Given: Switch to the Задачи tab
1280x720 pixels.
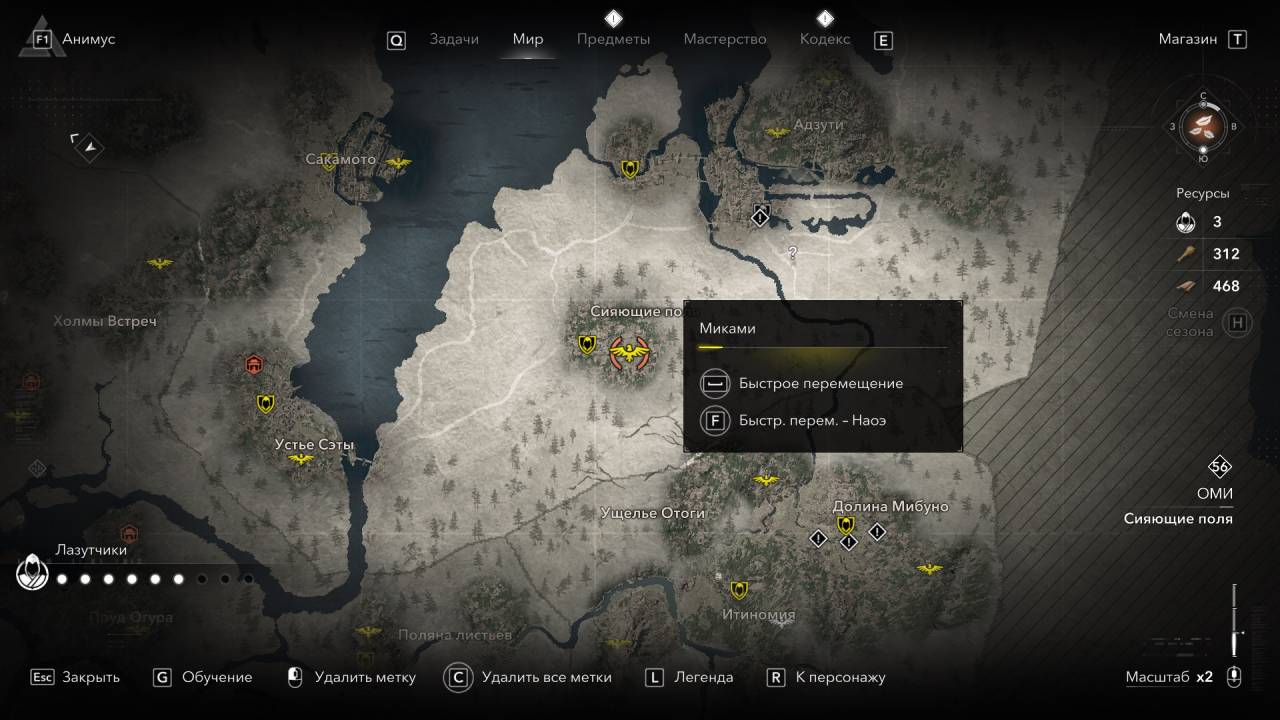Looking at the screenshot, I should click(x=454, y=39).
